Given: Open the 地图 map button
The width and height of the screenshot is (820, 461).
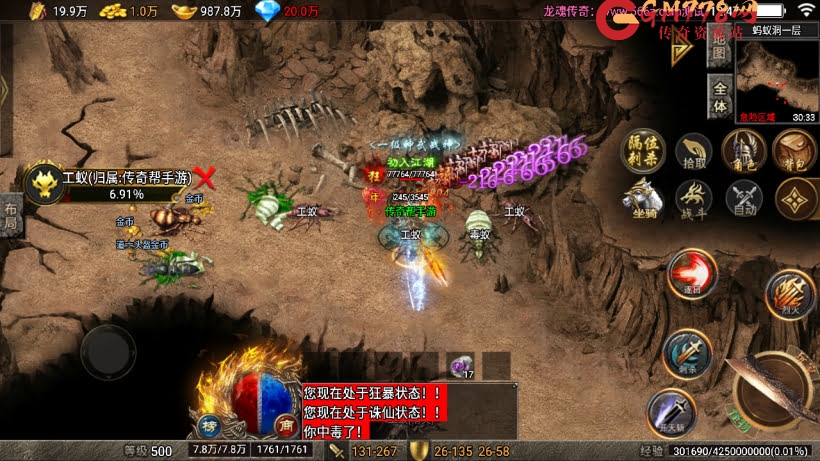Looking at the screenshot, I should [x=719, y=51].
